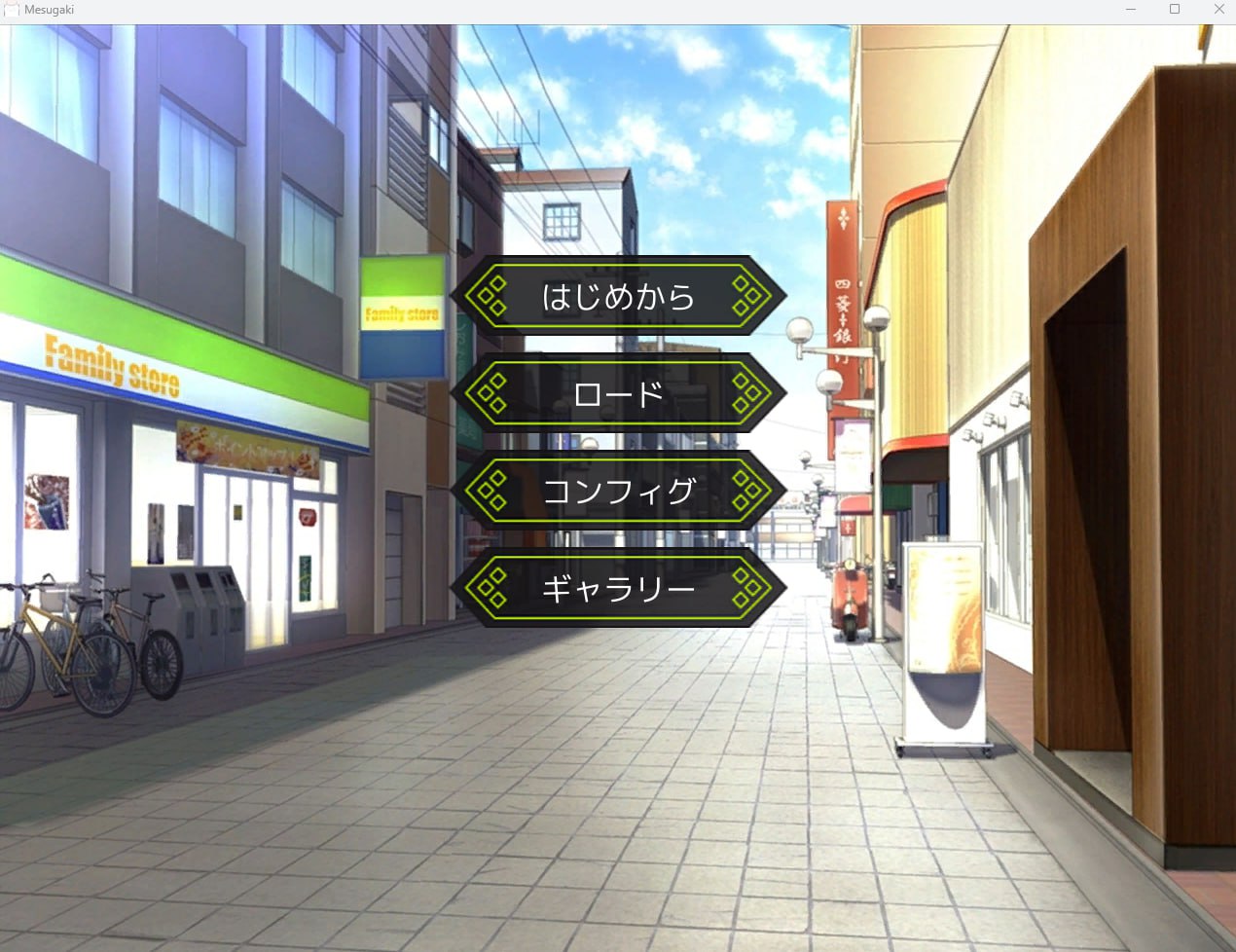Open the ギャラリー gallery
This screenshot has width=1236, height=952.
tap(618, 588)
